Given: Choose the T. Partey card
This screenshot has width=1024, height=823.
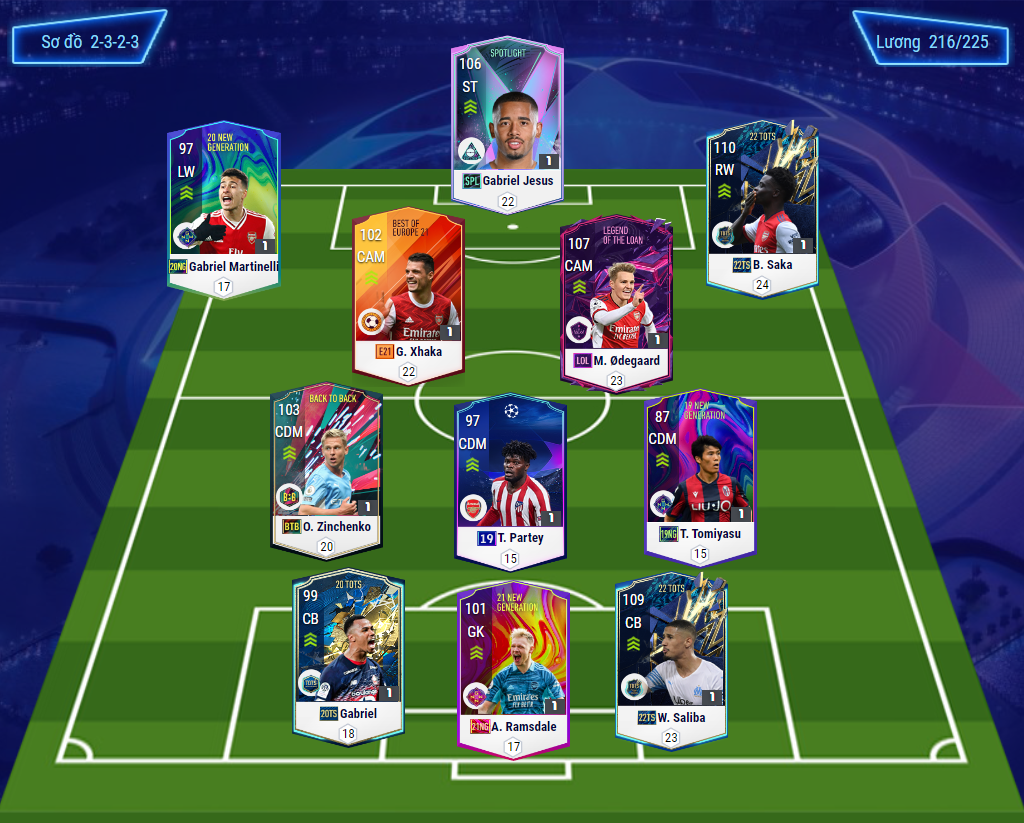Looking at the screenshot, I should point(510,478).
